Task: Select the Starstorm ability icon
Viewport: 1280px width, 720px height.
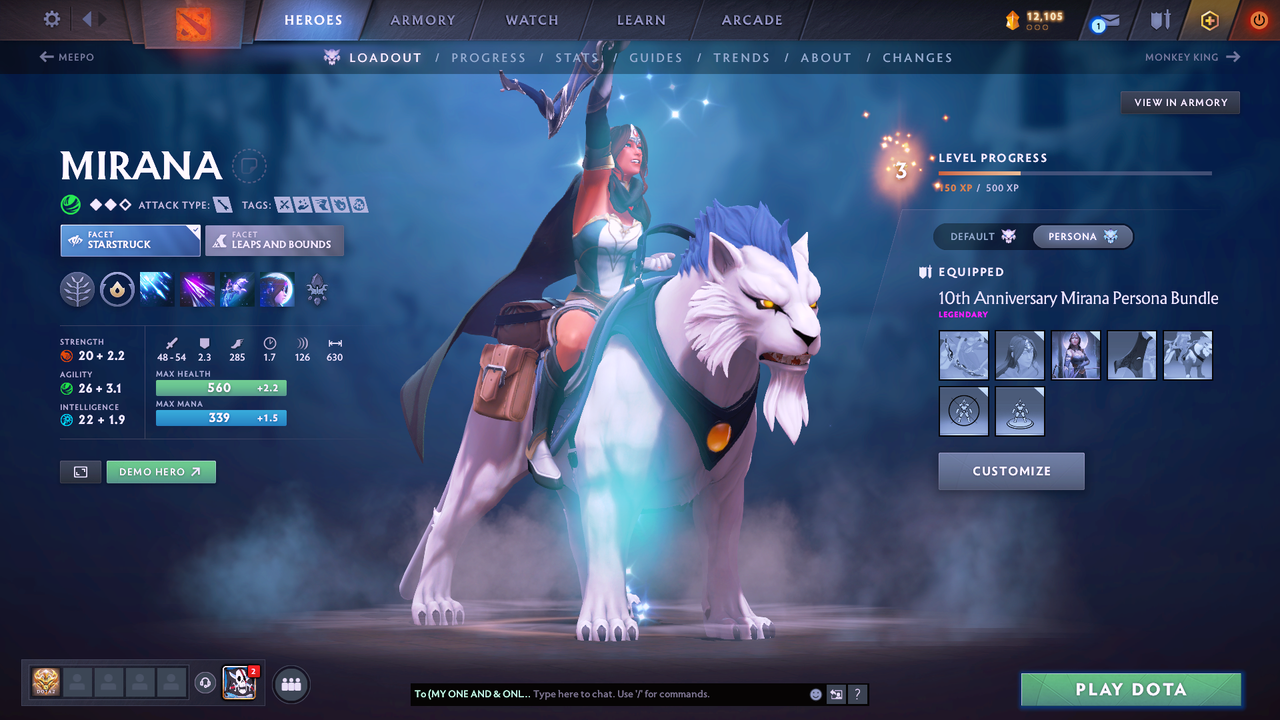Action: pos(157,289)
